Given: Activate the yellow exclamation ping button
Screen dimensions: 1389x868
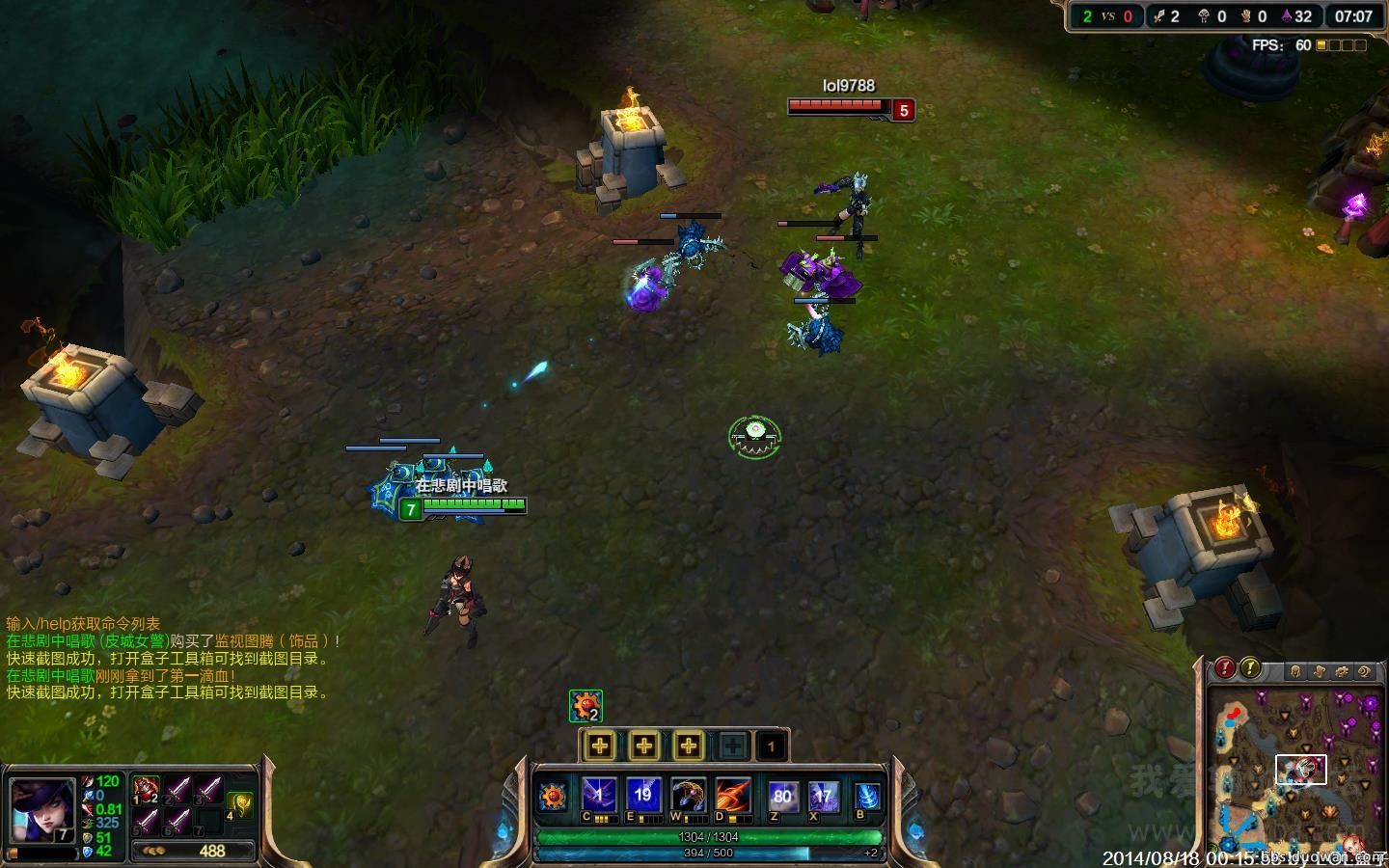Looking at the screenshot, I should tap(1250, 667).
